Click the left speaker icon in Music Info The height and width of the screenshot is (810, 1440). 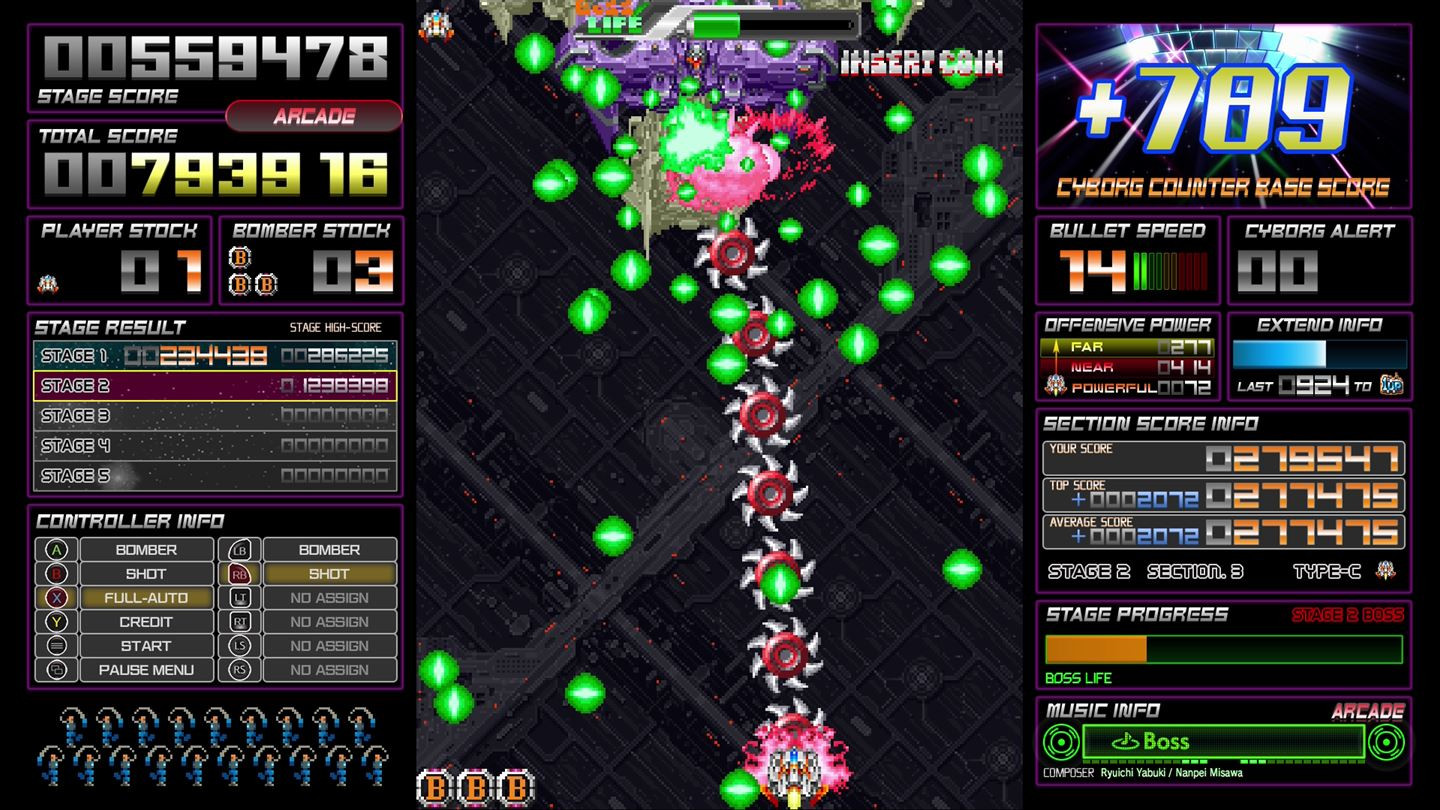point(1060,741)
